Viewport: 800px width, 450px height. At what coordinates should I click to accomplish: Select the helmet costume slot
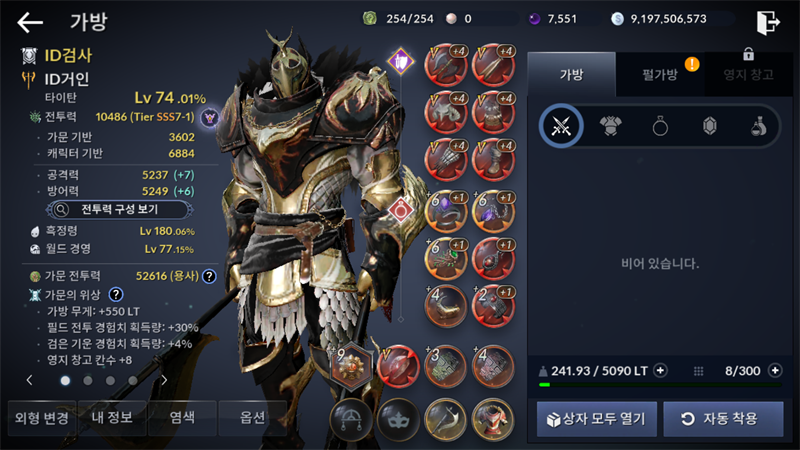350,418
